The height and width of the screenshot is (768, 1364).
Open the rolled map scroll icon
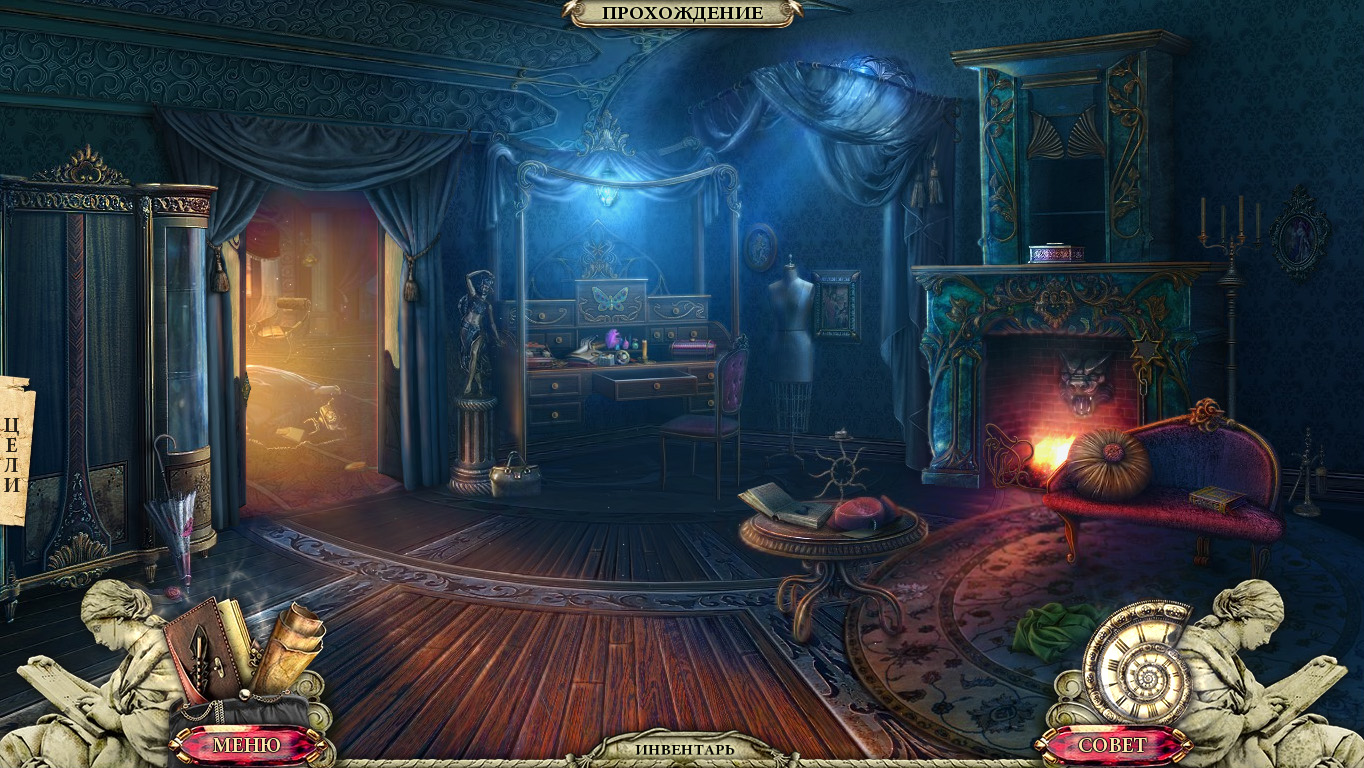tap(290, 646)
